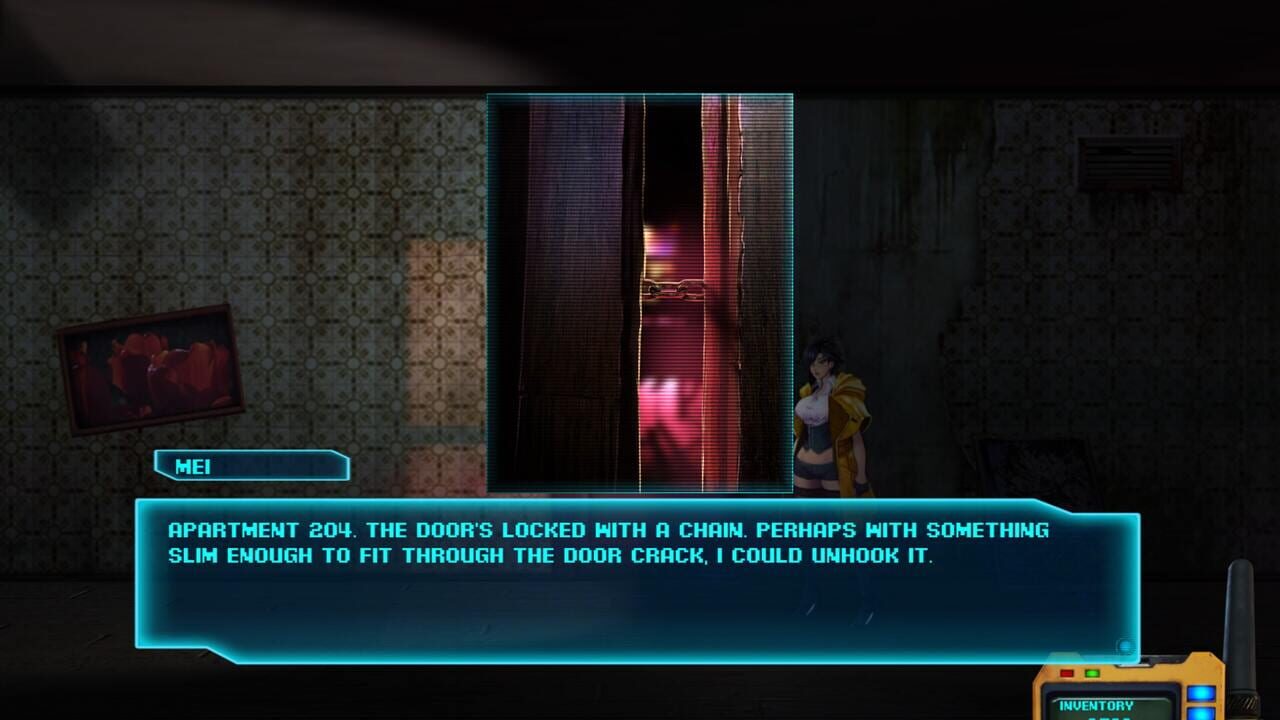
Task: Click the green indicator light on the device
Action: 1091,673
